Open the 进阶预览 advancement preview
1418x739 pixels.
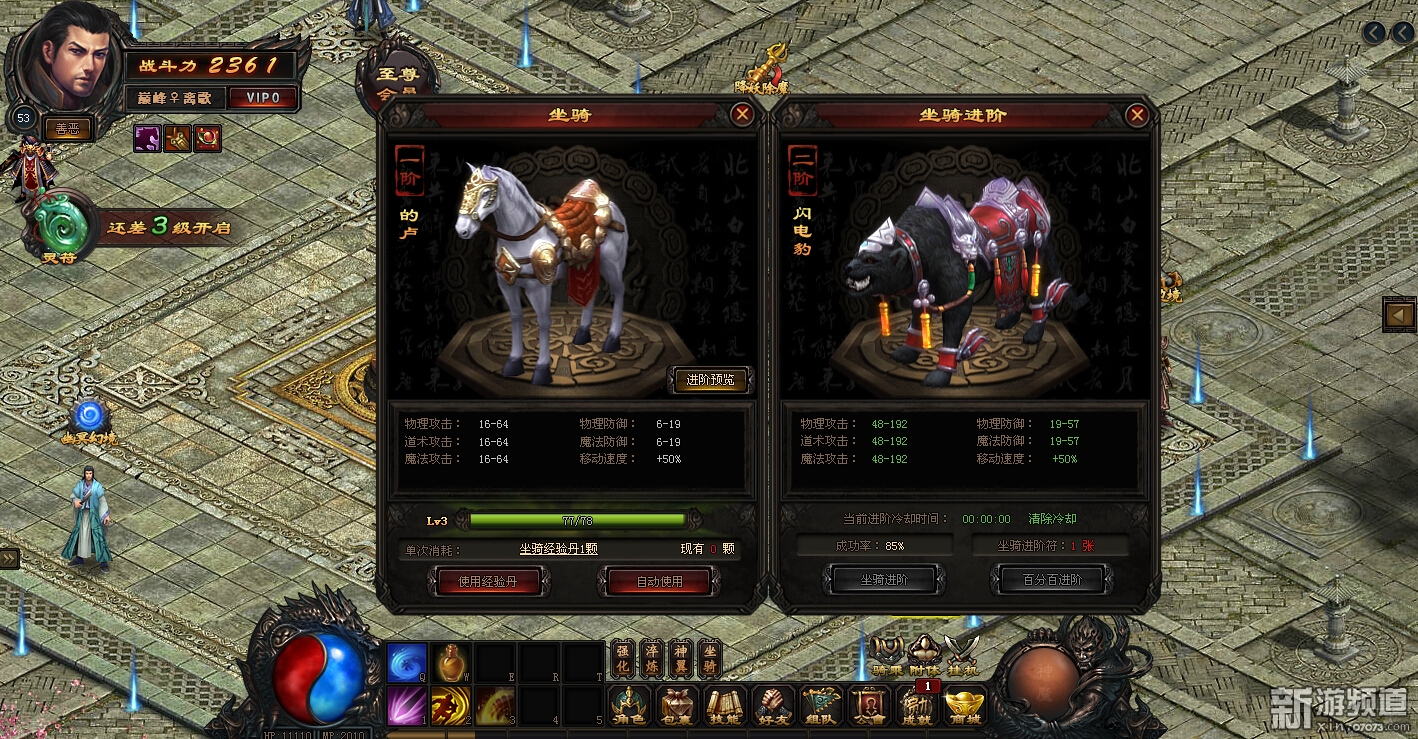pos(710,380)
